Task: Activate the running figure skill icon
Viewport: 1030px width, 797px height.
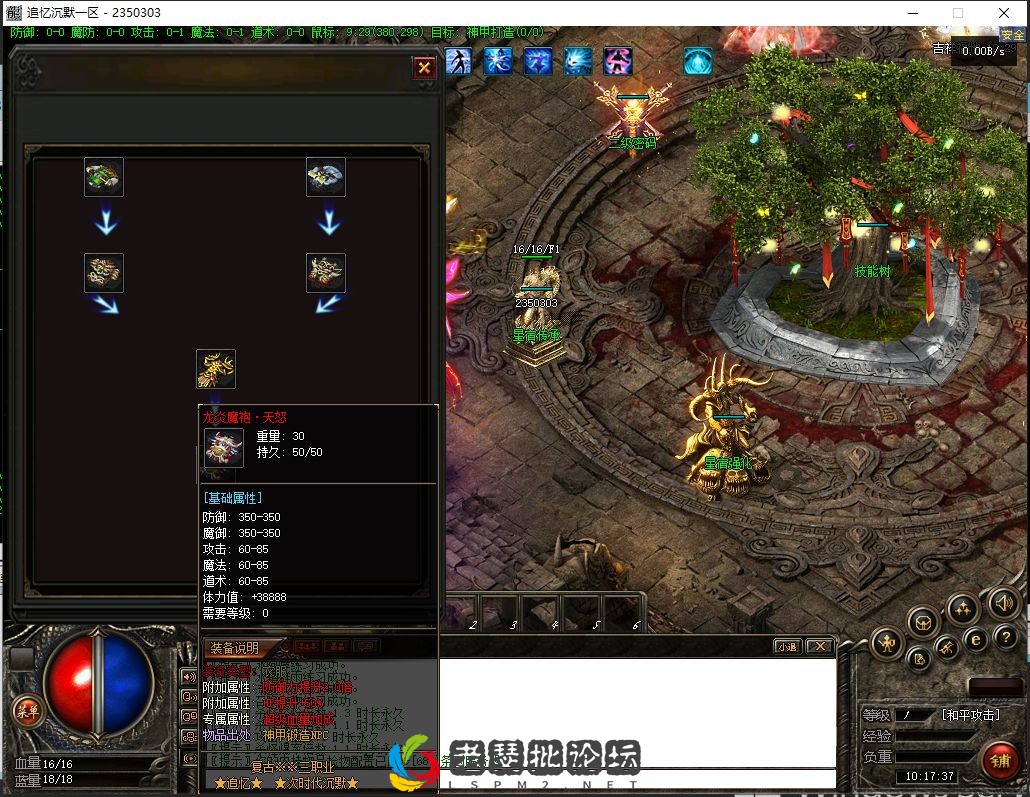Action: click(458, 62)
